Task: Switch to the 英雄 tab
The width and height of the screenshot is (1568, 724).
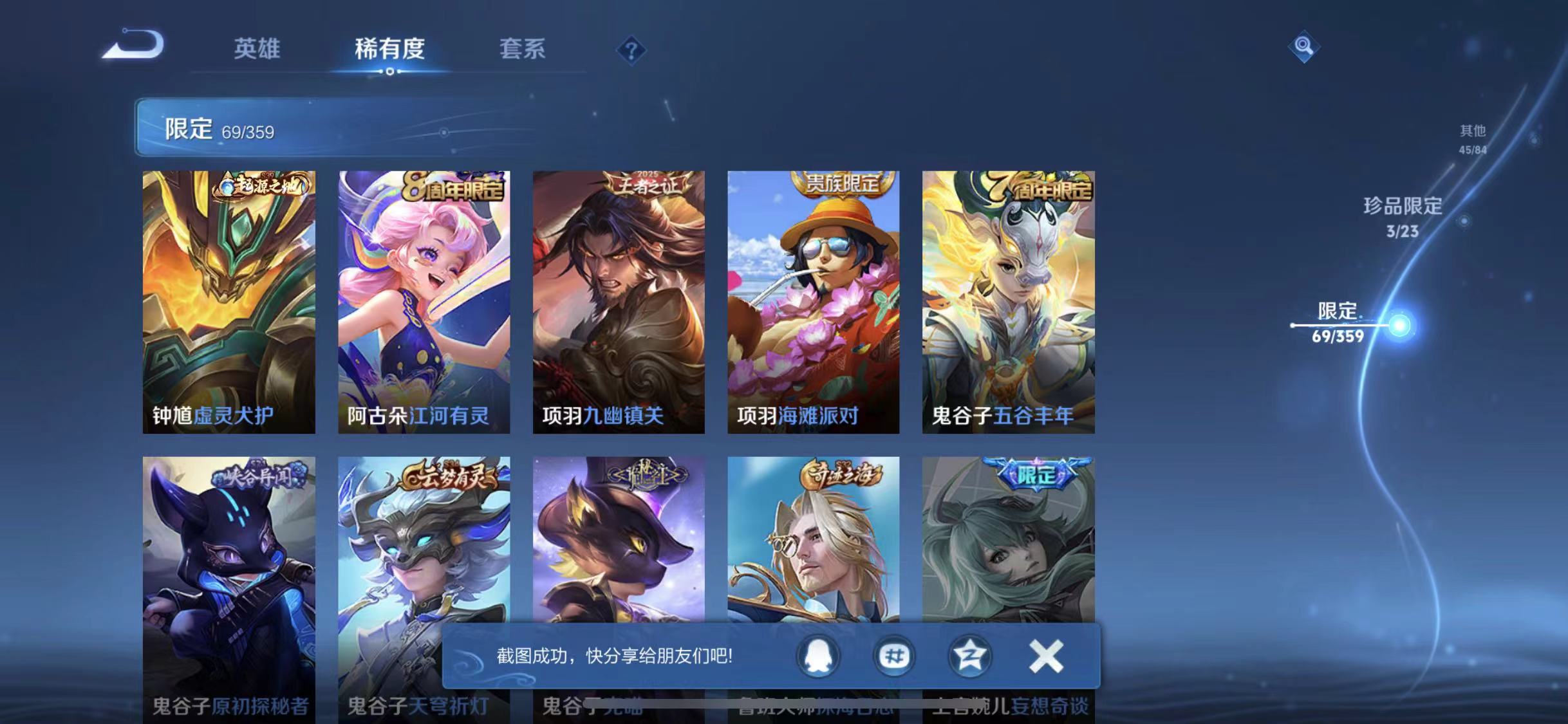Action: [x=257, y=50]
